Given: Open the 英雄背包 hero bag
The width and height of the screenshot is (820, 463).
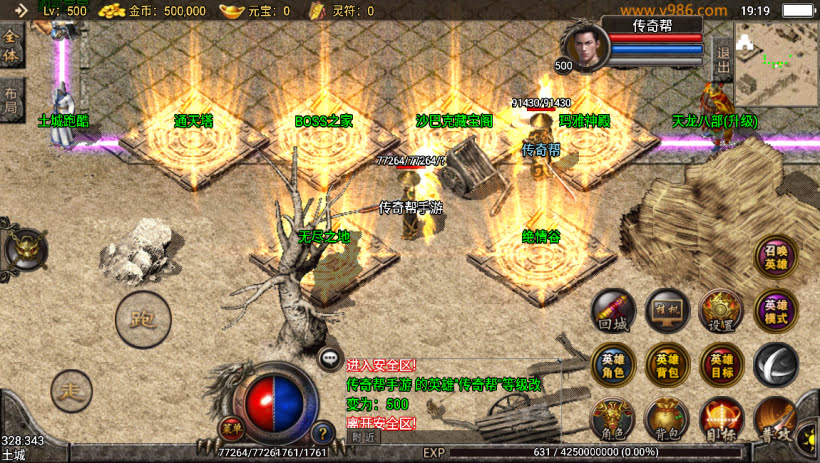Looking at the screenshot, I should click(666, 365).
